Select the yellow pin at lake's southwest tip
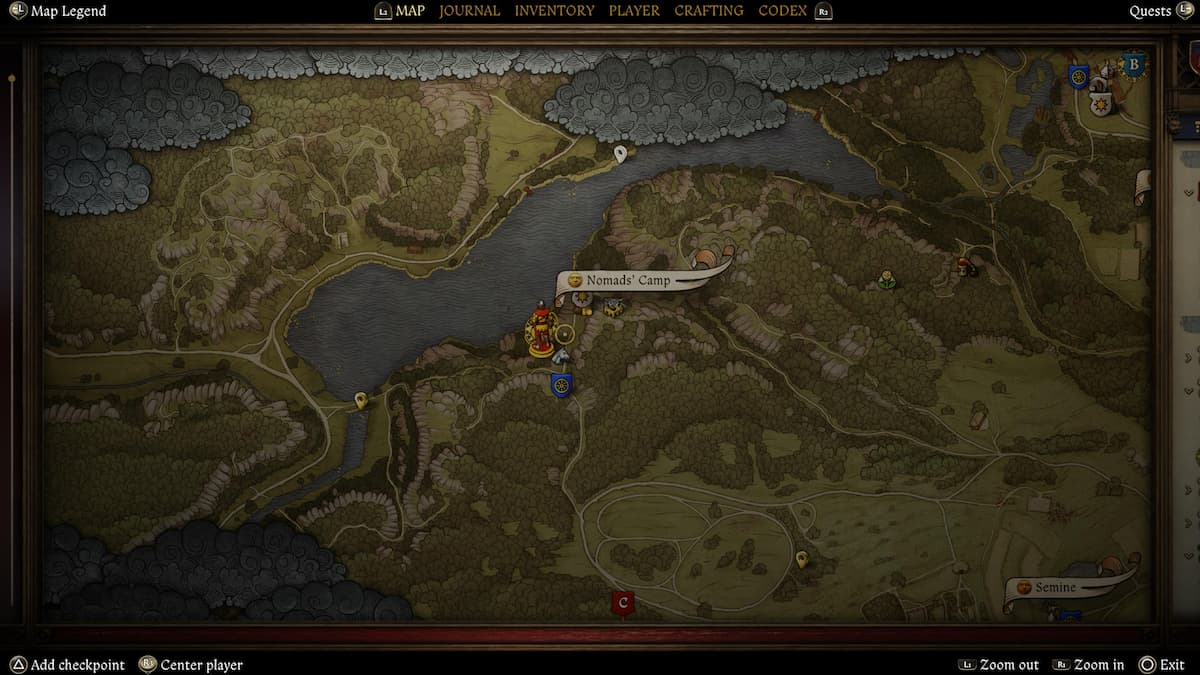 coord(361,401)
